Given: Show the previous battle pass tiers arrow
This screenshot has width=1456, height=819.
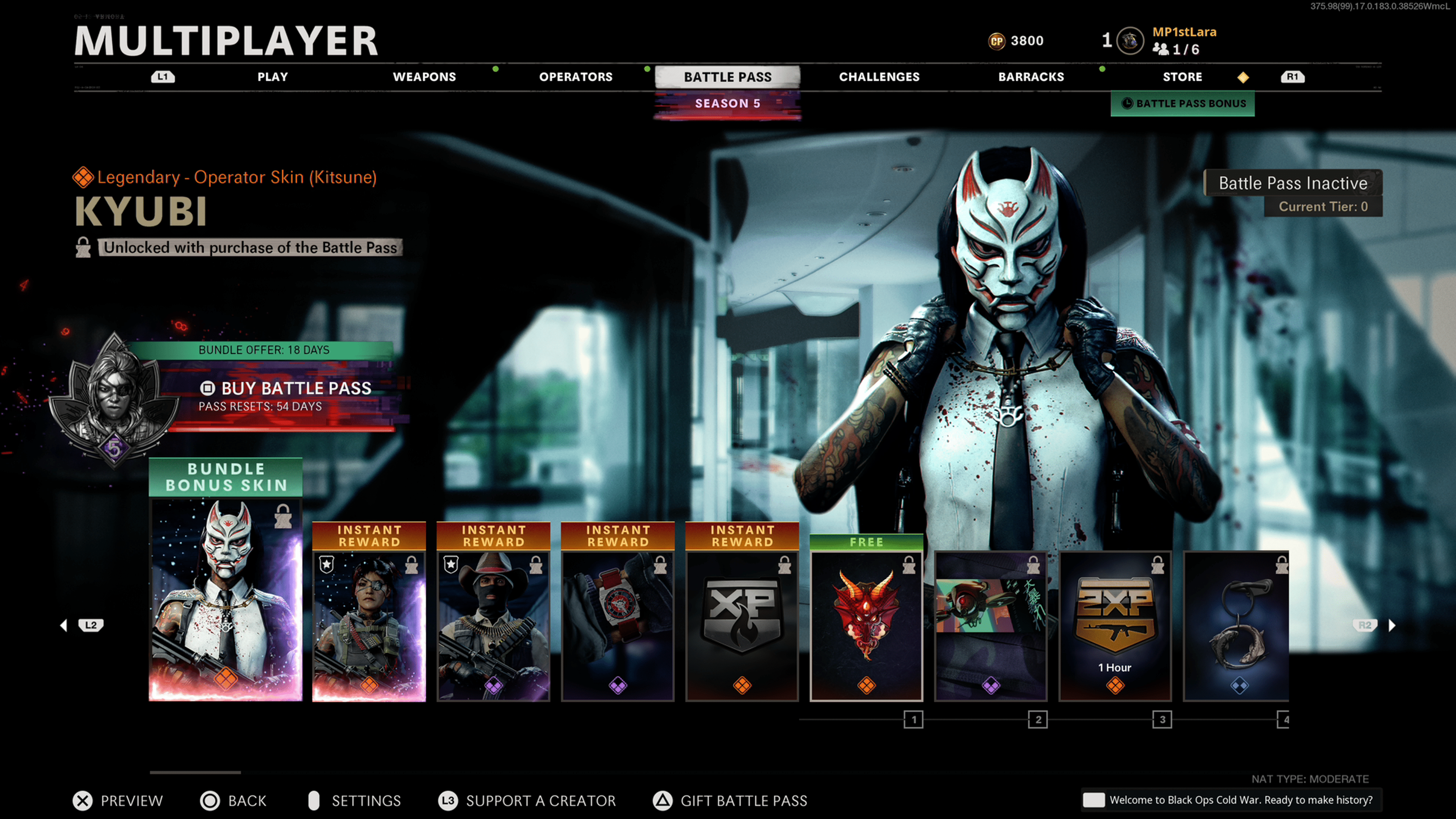Looking at the screenshot, I should point(64,625).
